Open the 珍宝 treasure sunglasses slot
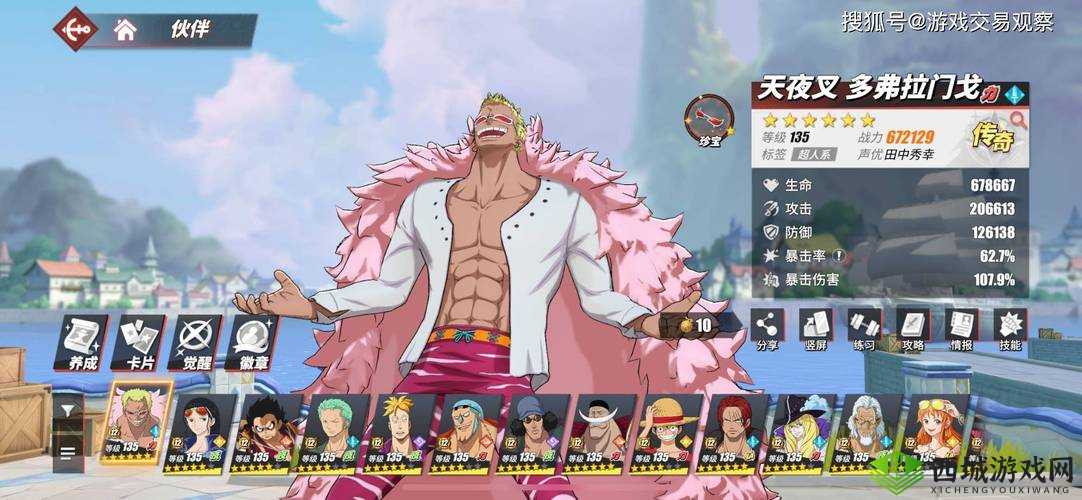This screenshot has height=500, width=1082. pos(708,119)
